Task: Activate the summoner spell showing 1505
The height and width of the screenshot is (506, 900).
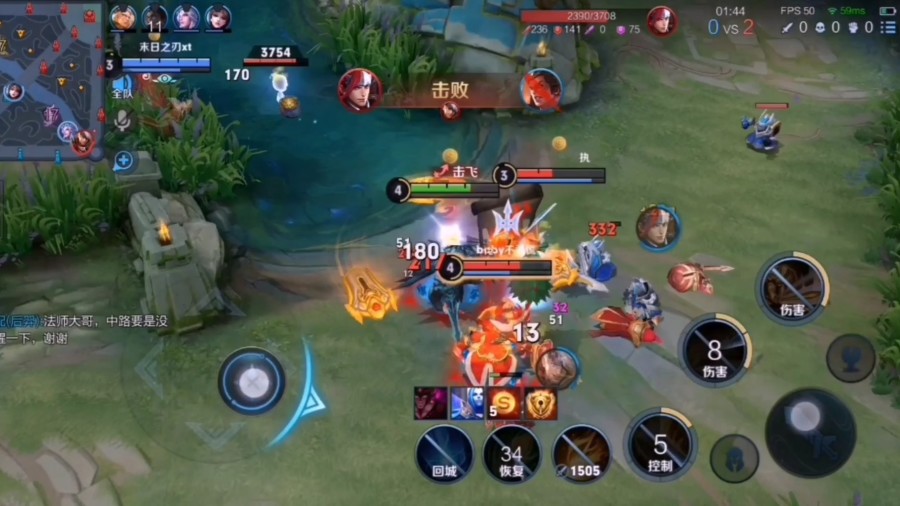Action: [x=581, y=453]
